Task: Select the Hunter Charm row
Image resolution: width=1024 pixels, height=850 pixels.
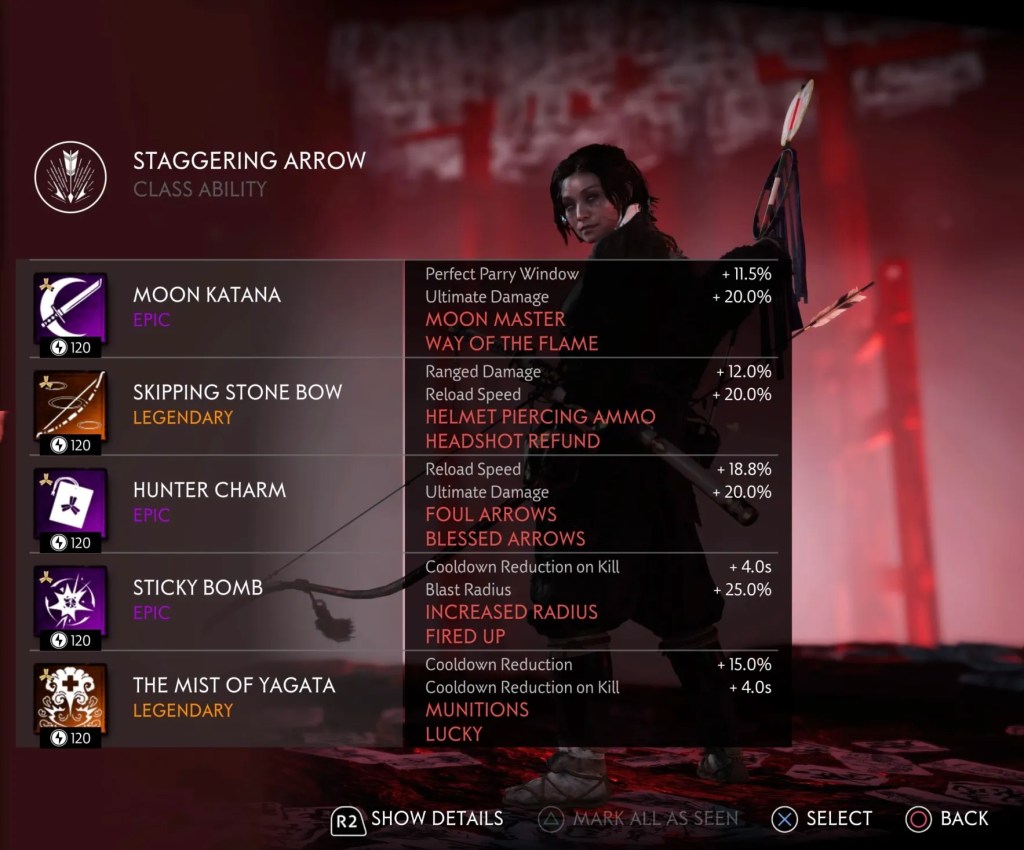Action: (209, 501)
